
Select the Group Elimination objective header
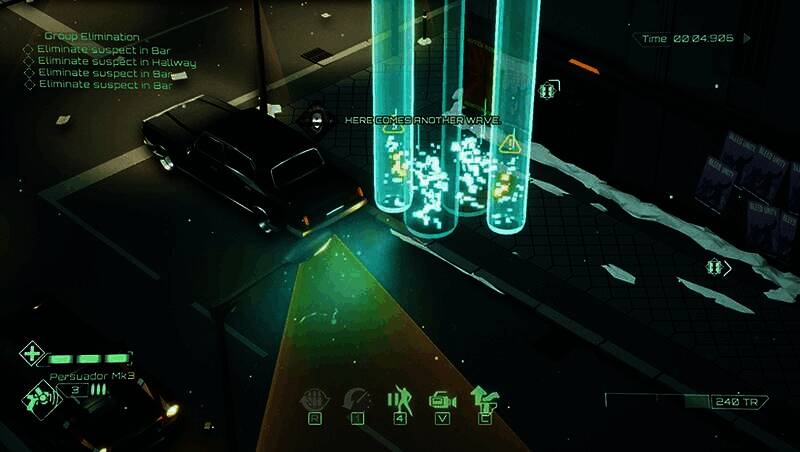pos(92,37)
